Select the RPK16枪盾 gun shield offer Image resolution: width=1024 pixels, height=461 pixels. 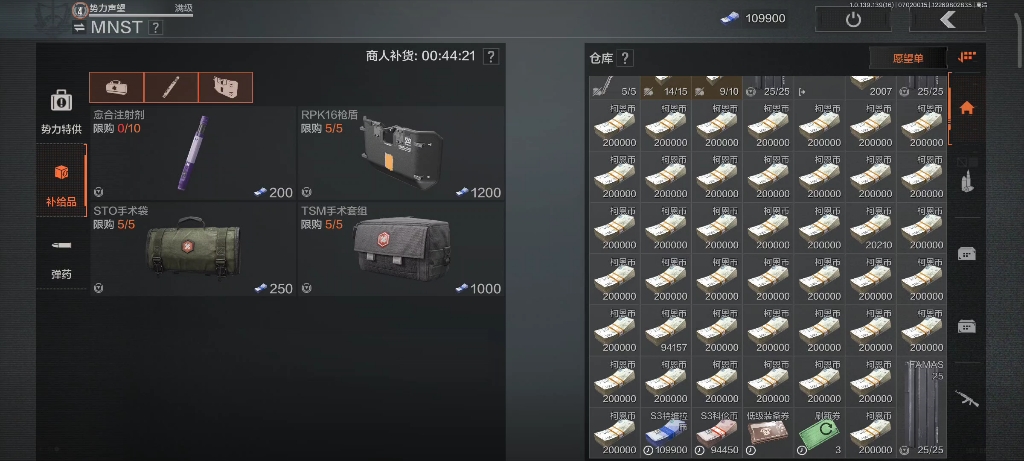(400, 154)
